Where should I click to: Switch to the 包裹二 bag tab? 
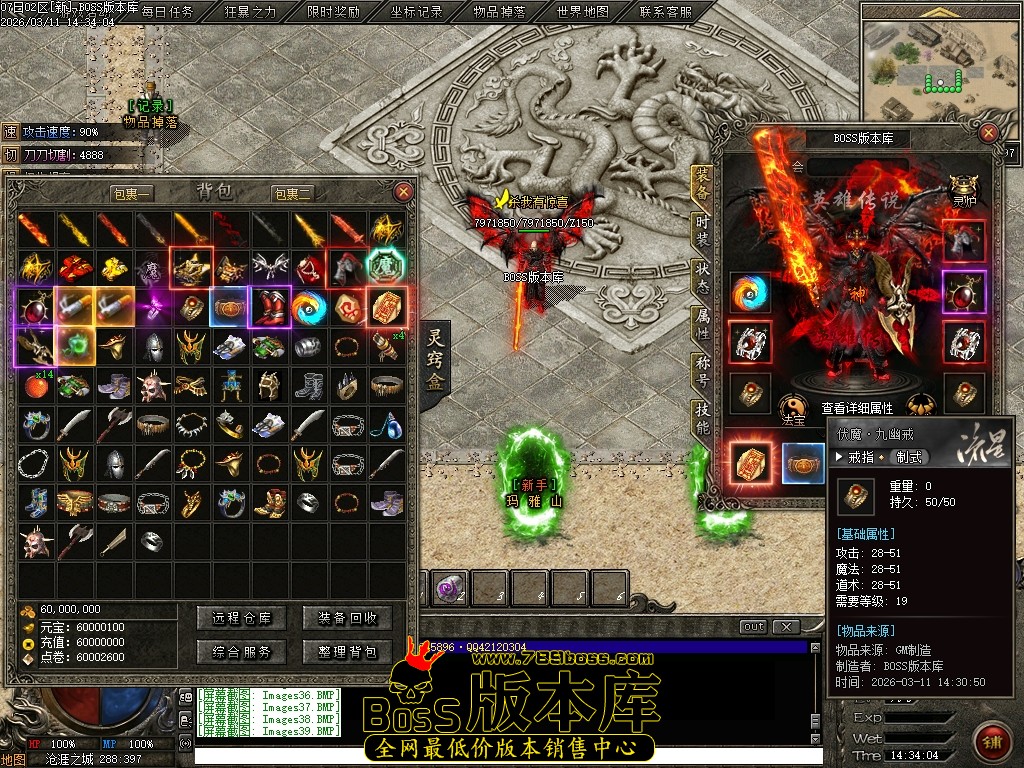tap(293, 193)
